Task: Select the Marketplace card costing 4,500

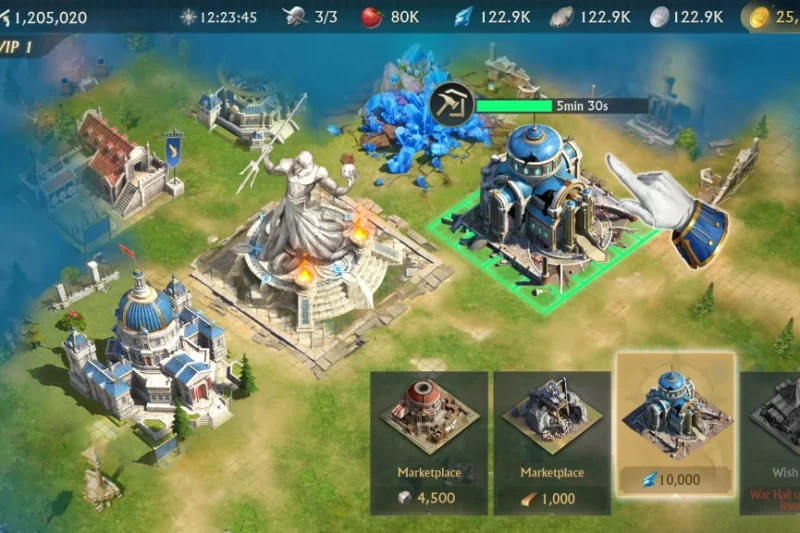Action: (429, 442)
